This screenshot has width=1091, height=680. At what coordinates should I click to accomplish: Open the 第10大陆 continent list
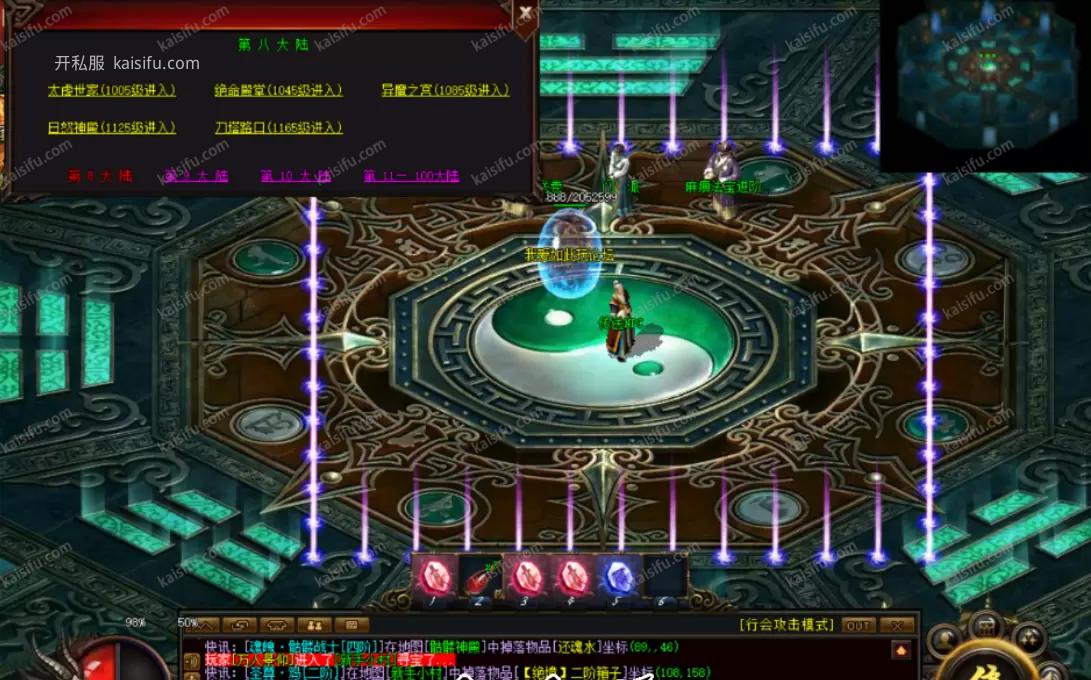pos(295,176)
